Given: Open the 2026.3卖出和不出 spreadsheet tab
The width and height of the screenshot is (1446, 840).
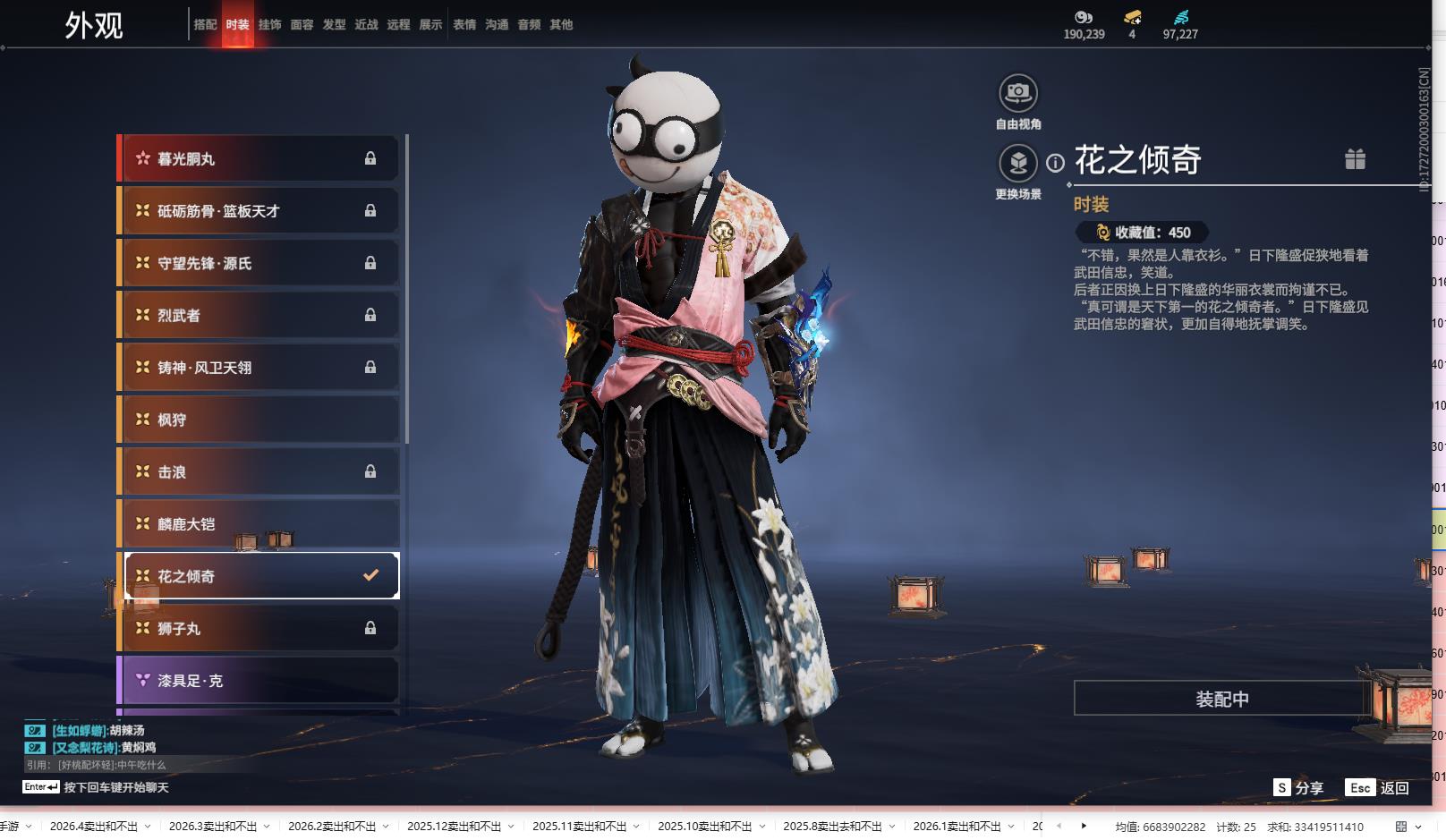Looking at the screenshot, I should coord(212,827).
